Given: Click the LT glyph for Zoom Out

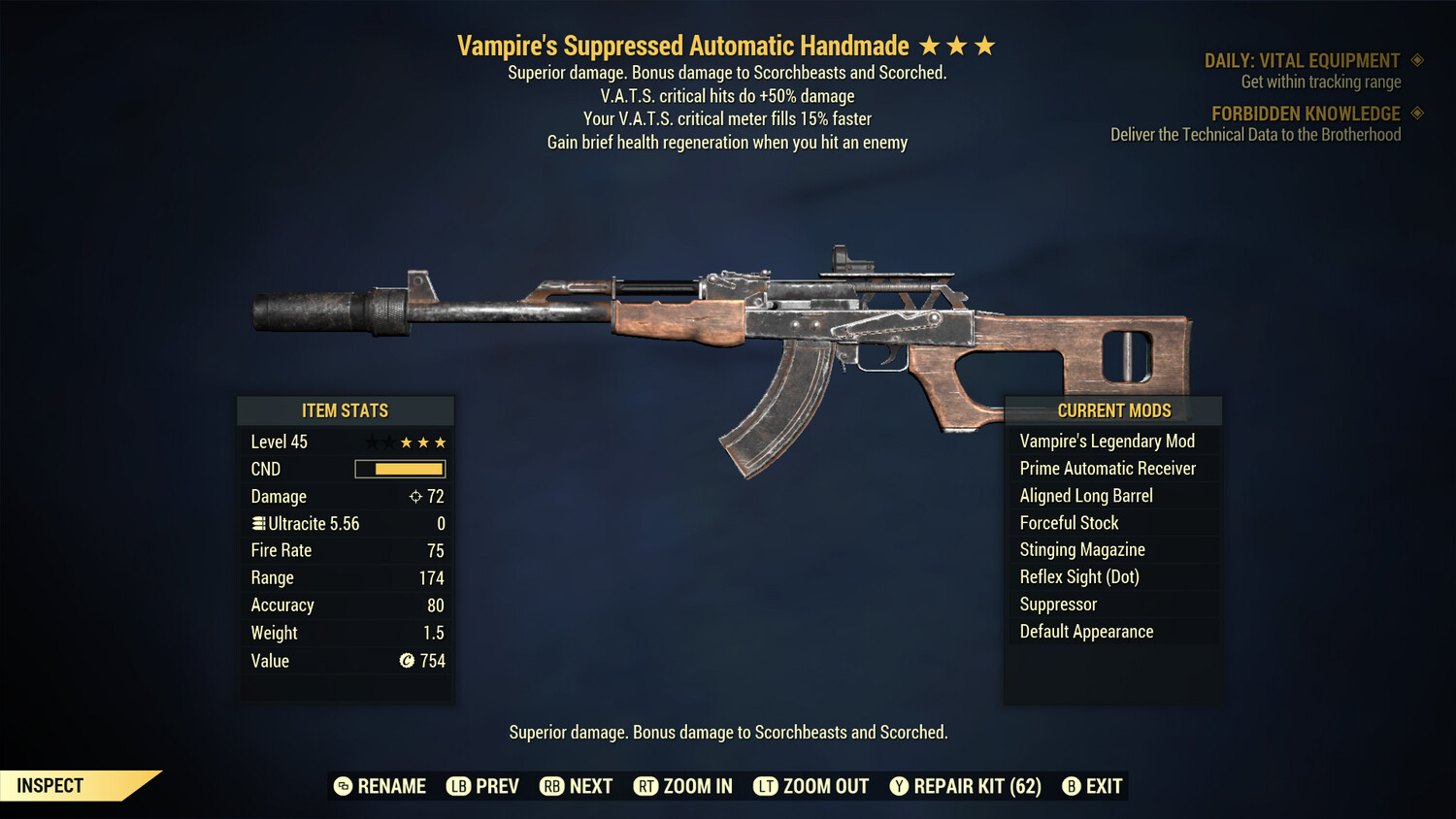Looking at the screenshot, I should tap(764, 786).
